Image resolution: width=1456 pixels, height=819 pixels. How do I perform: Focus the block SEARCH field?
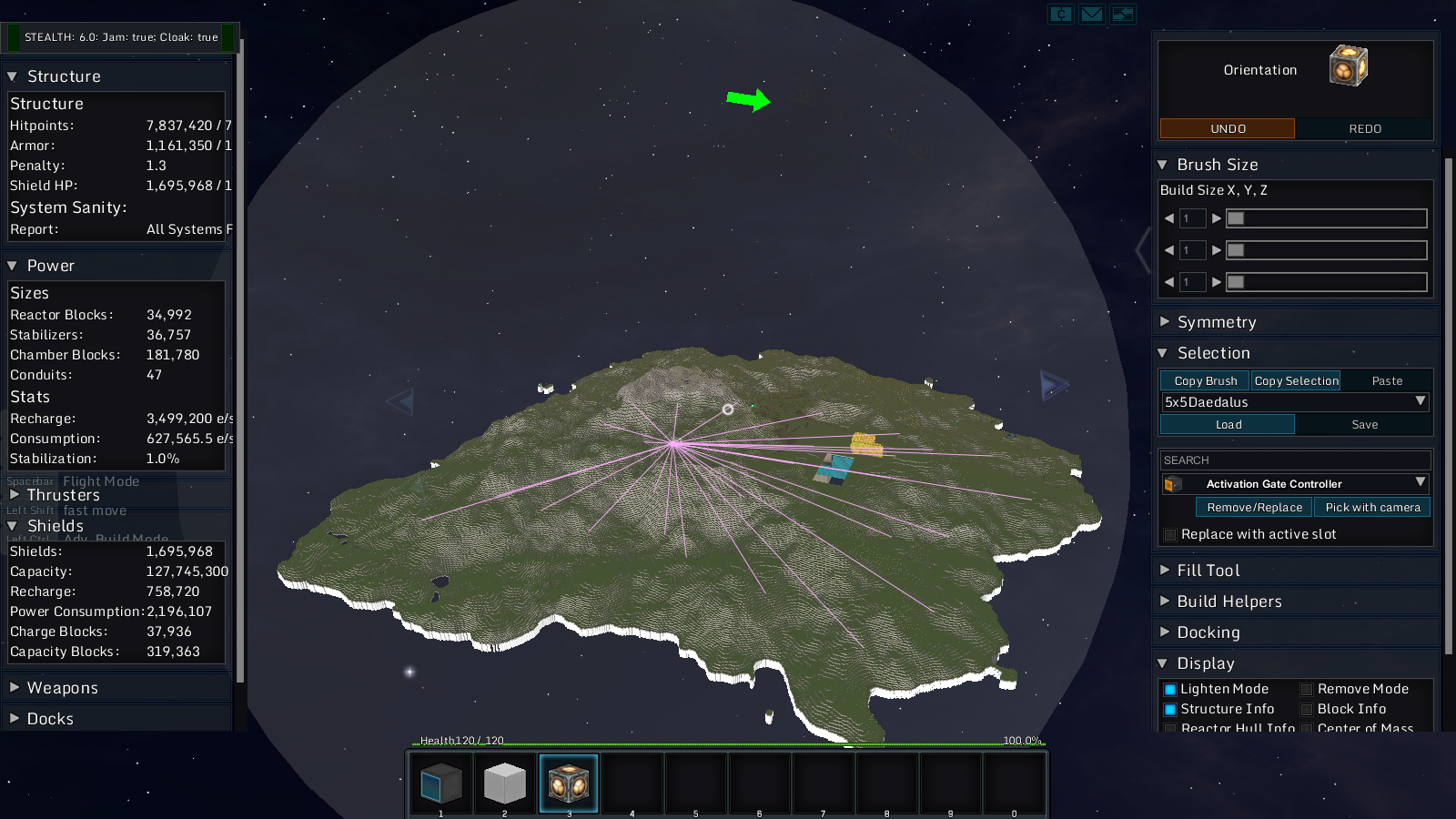[1295, 460]
